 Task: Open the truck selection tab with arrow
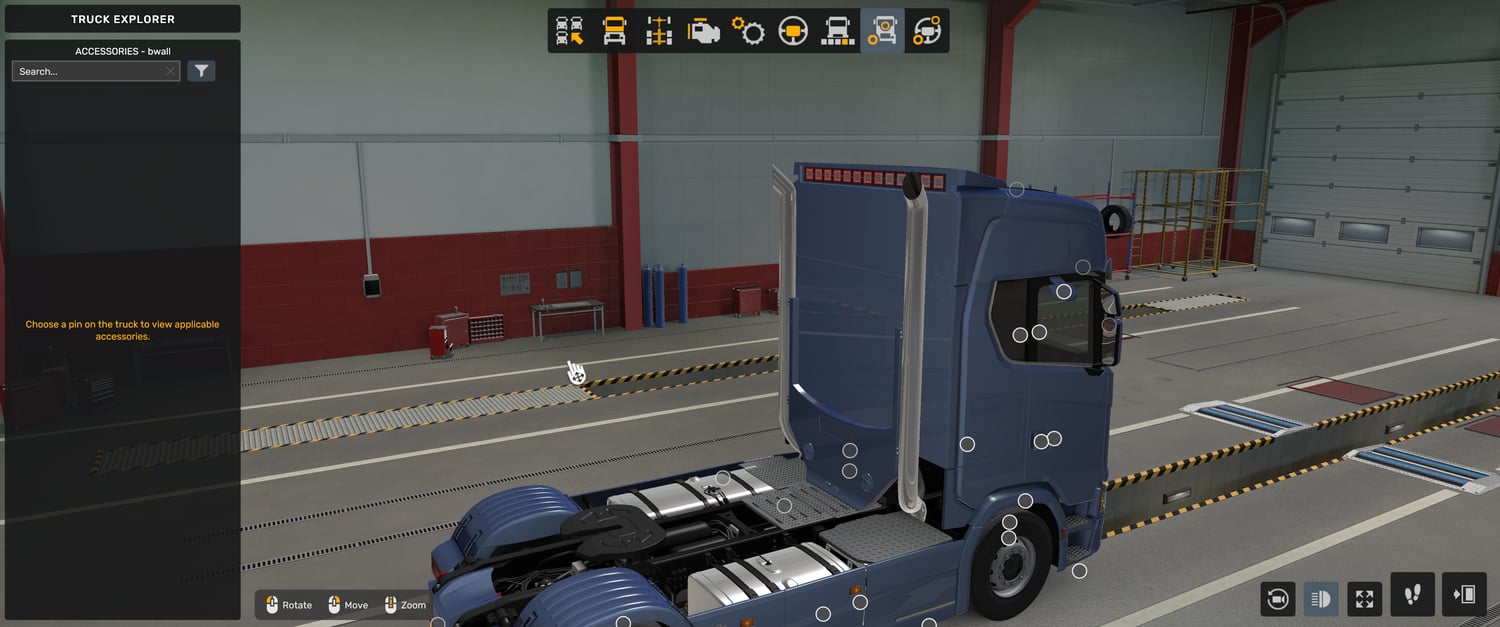[570, 31]
